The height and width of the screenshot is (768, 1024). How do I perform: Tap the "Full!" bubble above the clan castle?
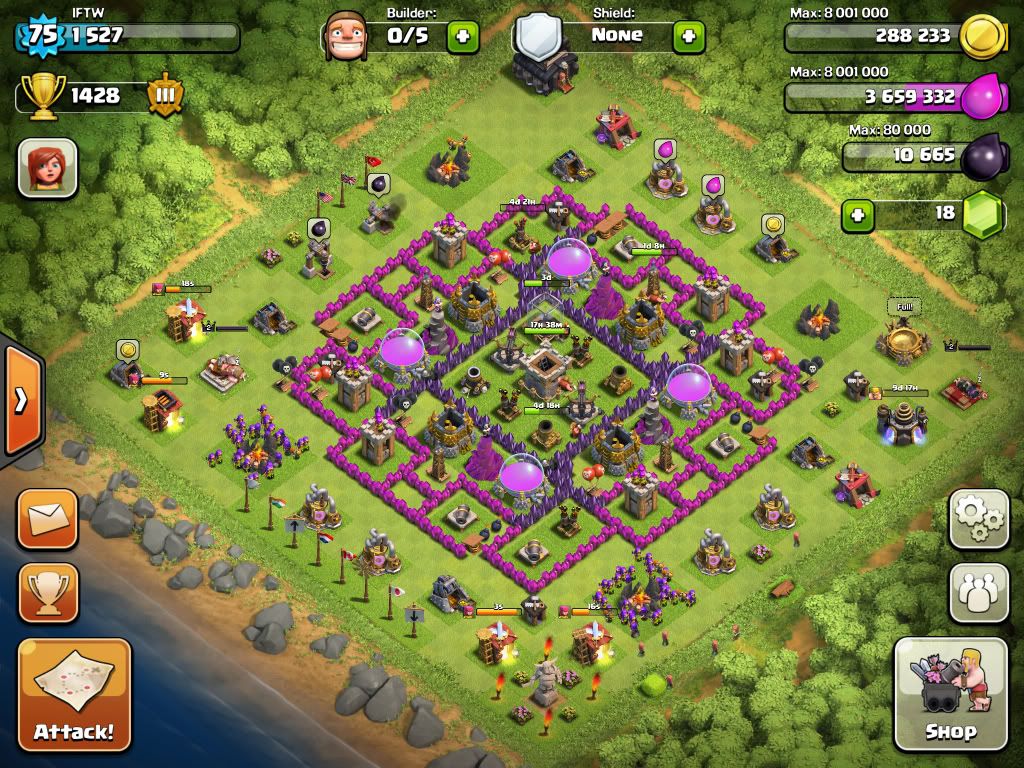point(903,307)
